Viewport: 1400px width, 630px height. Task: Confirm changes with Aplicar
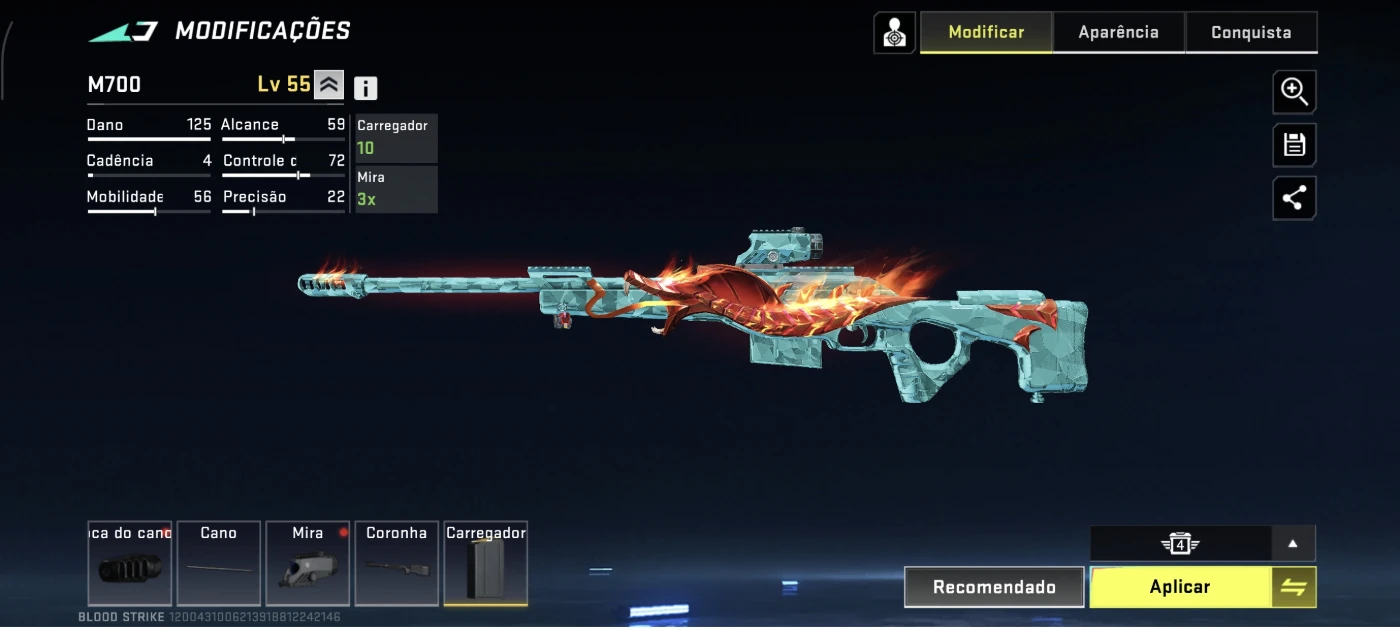click(x=1180, y=587)
